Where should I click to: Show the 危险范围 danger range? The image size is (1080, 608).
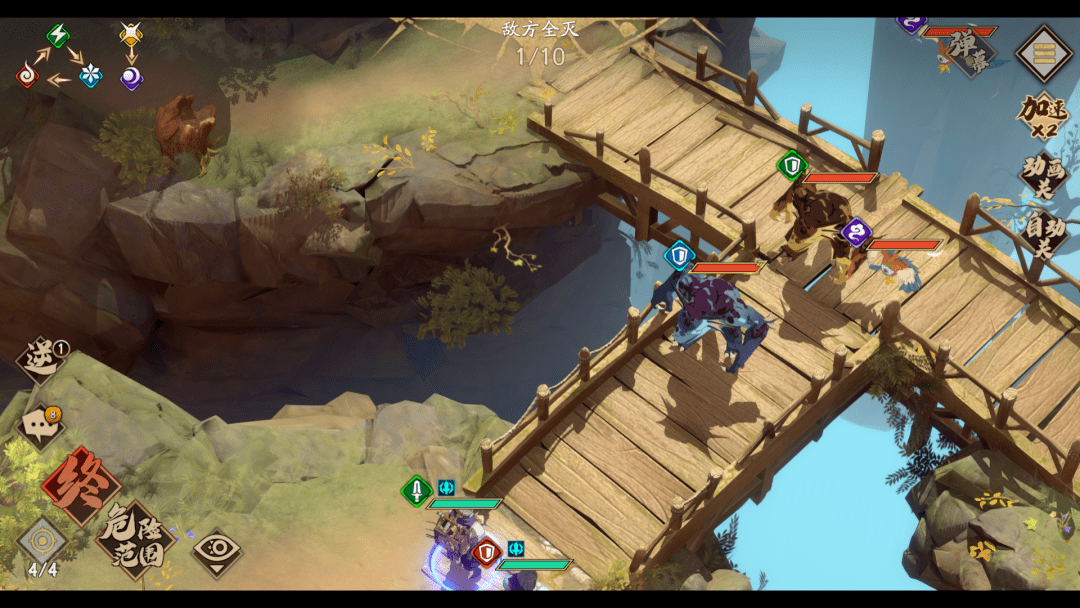point(135,540)
